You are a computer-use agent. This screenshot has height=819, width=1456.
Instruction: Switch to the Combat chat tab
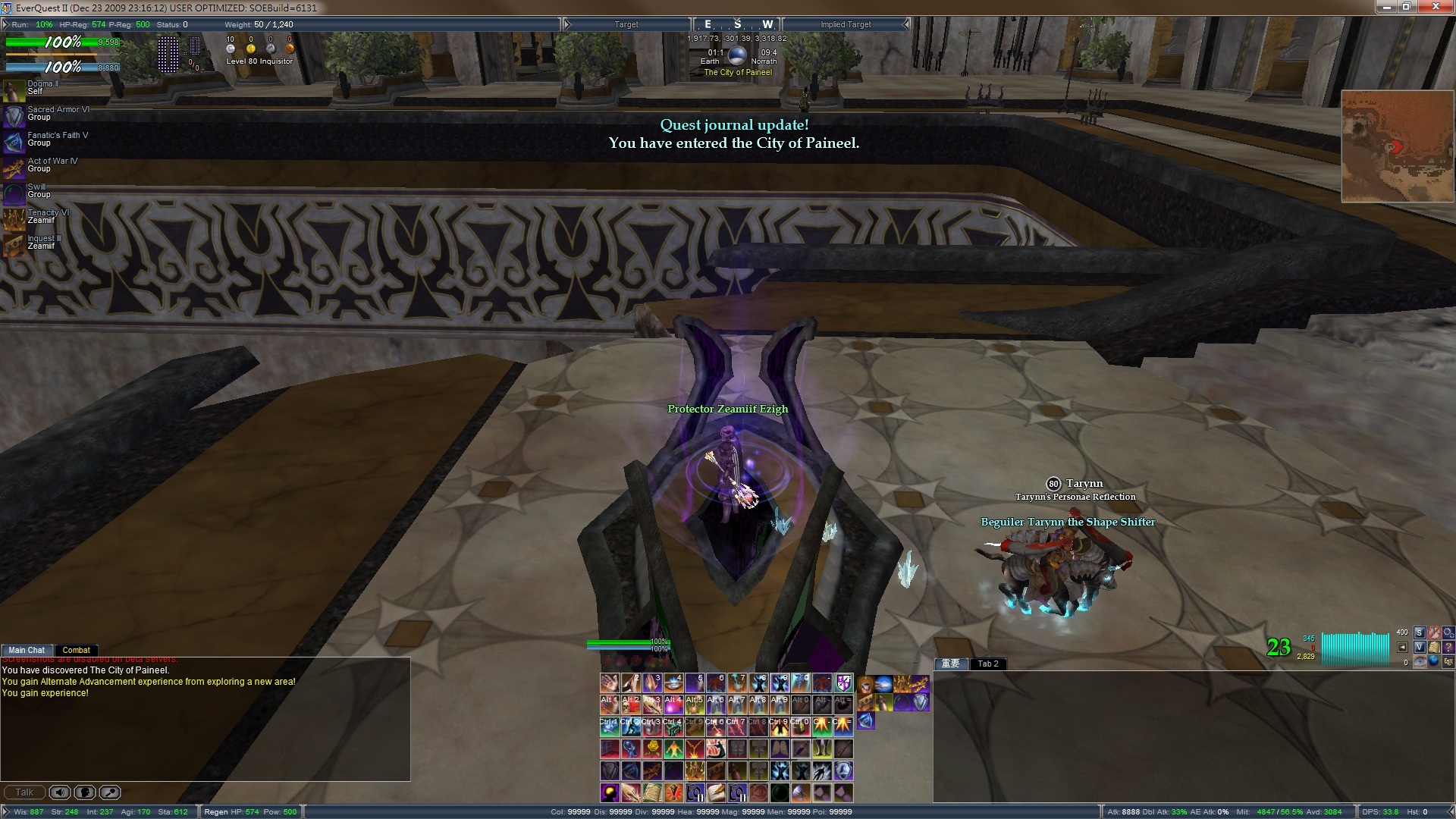76,650
